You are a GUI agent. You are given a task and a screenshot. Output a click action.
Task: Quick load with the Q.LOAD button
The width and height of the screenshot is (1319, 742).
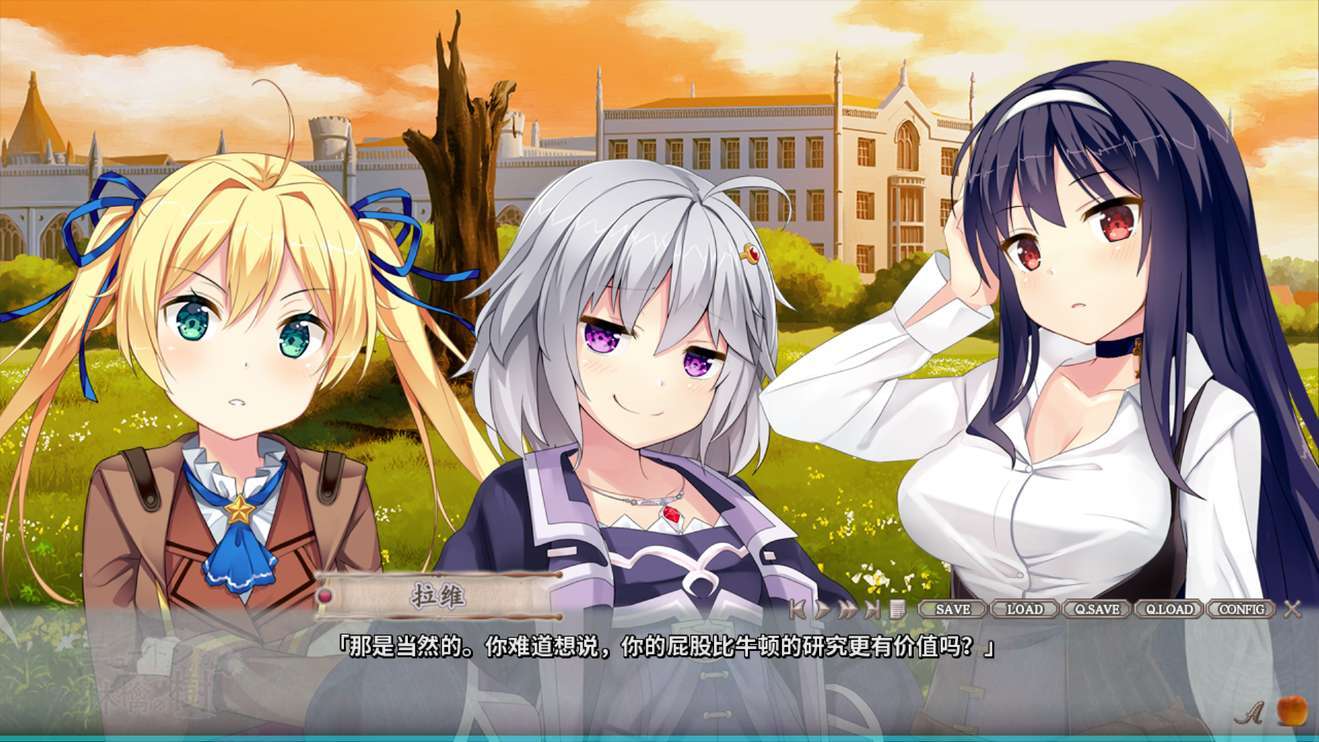click(1168, 609)
